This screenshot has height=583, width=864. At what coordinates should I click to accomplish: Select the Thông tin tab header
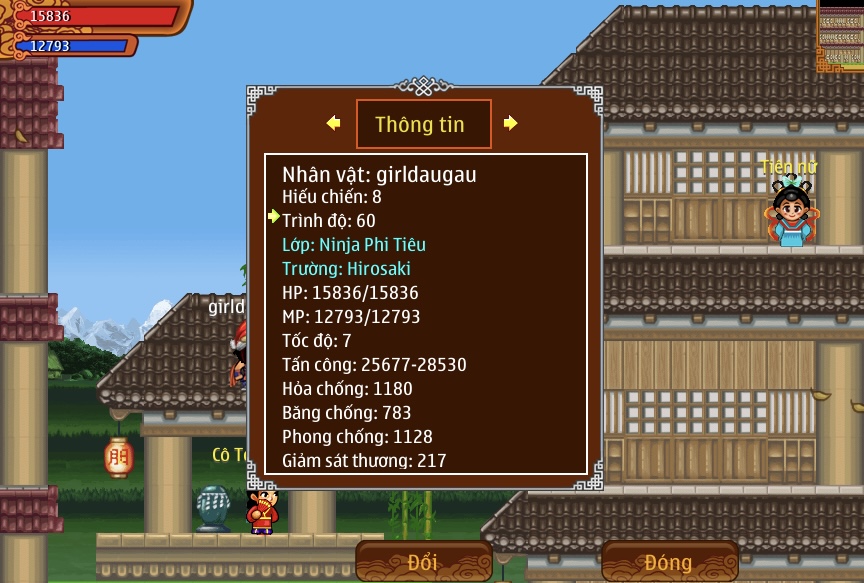tap(423, 124)
